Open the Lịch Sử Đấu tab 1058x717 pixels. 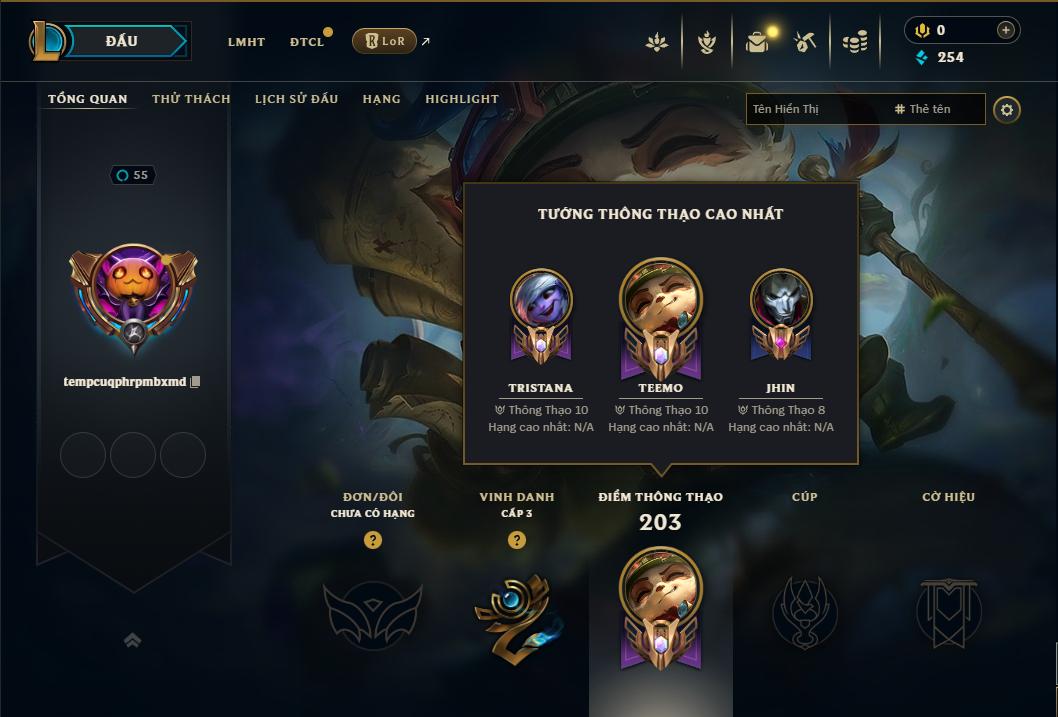point(296,99)
